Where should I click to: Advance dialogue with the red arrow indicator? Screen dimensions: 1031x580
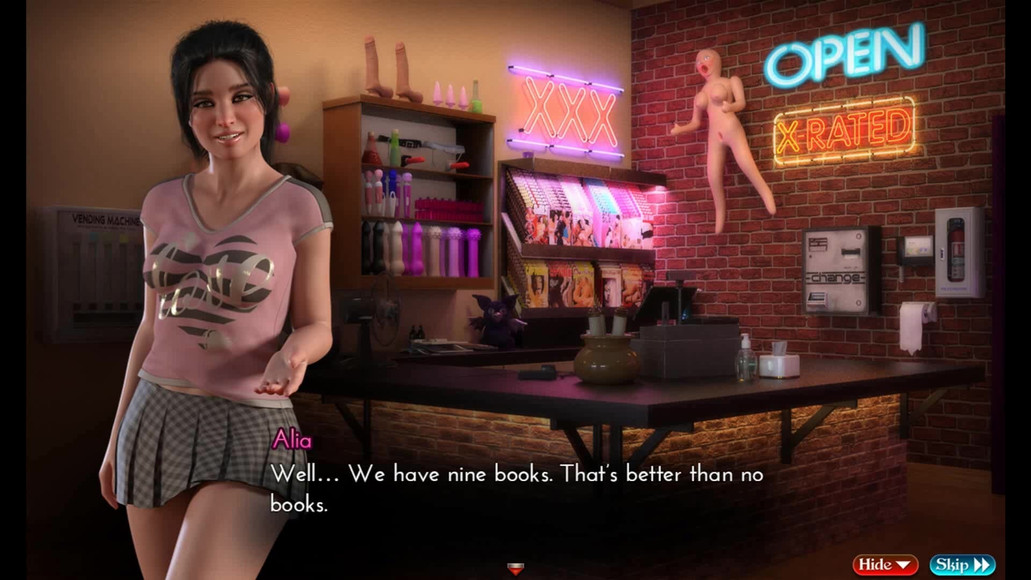point(516,569)
